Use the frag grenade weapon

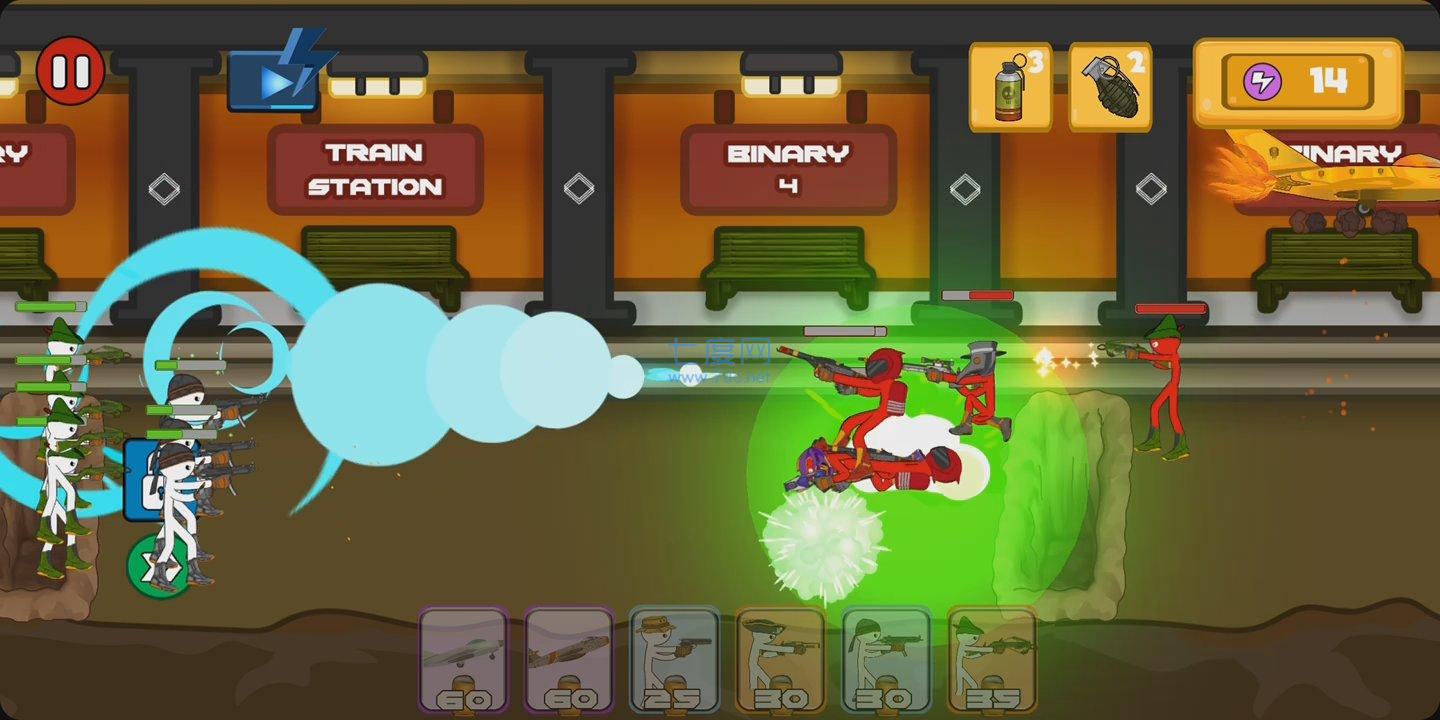click(1110, 84)
